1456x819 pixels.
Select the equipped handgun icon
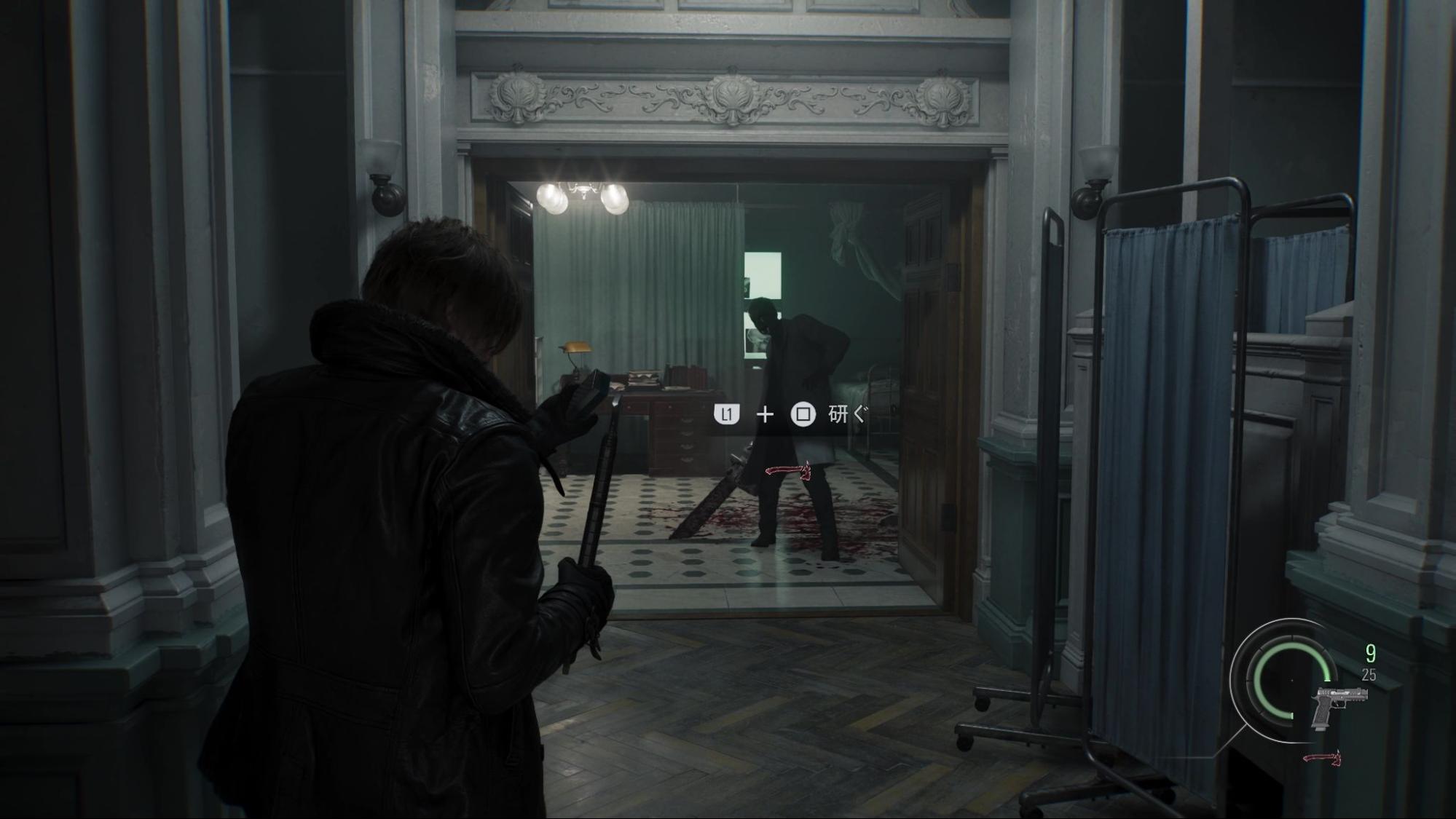pyautogui.click(x=1338, y=705)
